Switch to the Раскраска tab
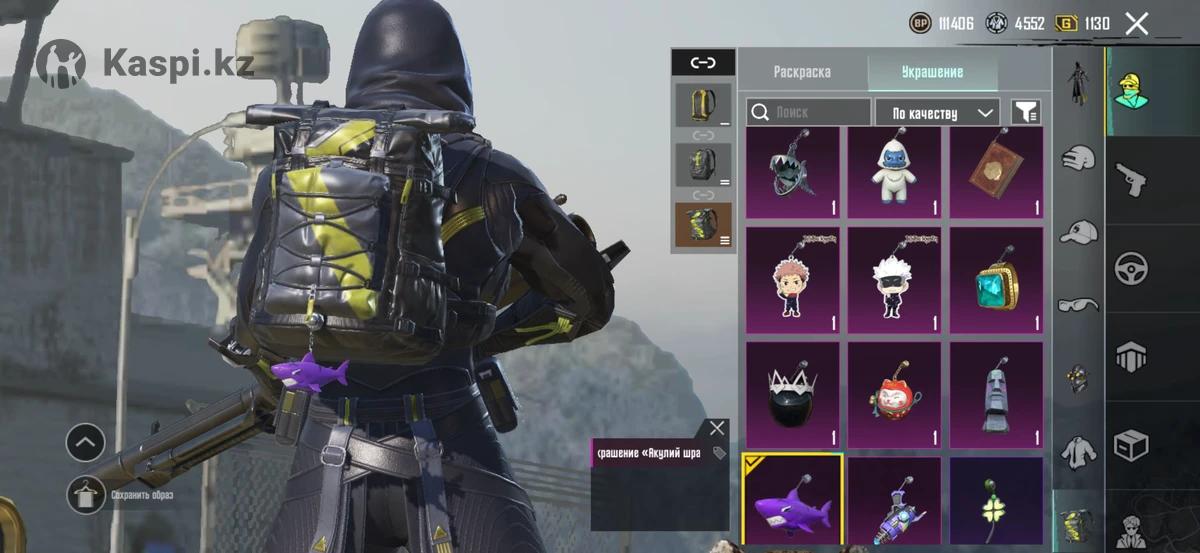The width and height of the screenshot is (1200, 553). point(801,72)
